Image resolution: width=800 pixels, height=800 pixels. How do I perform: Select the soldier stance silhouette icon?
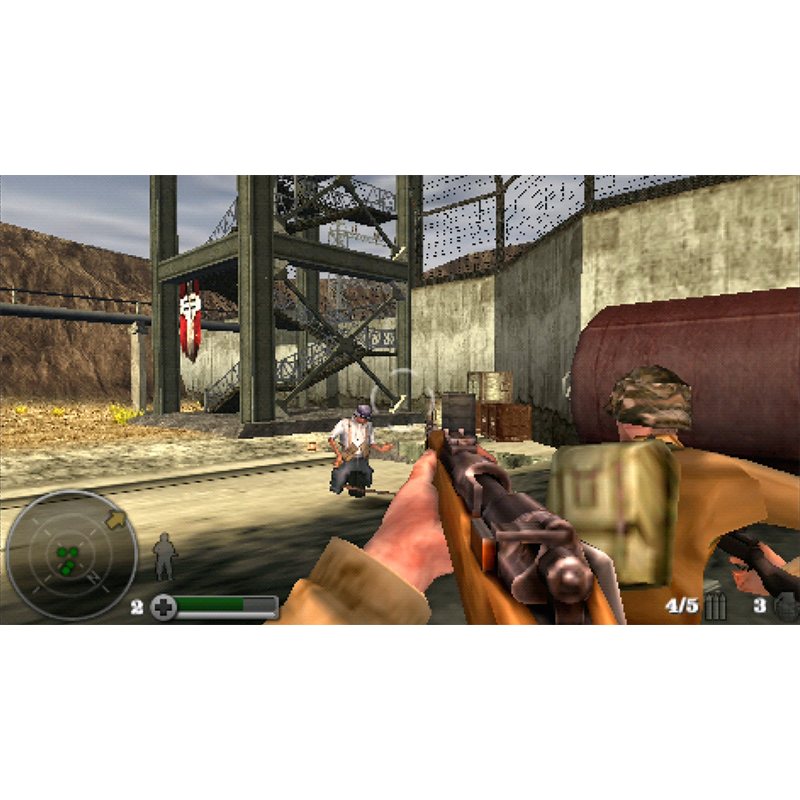click(164, 556)
